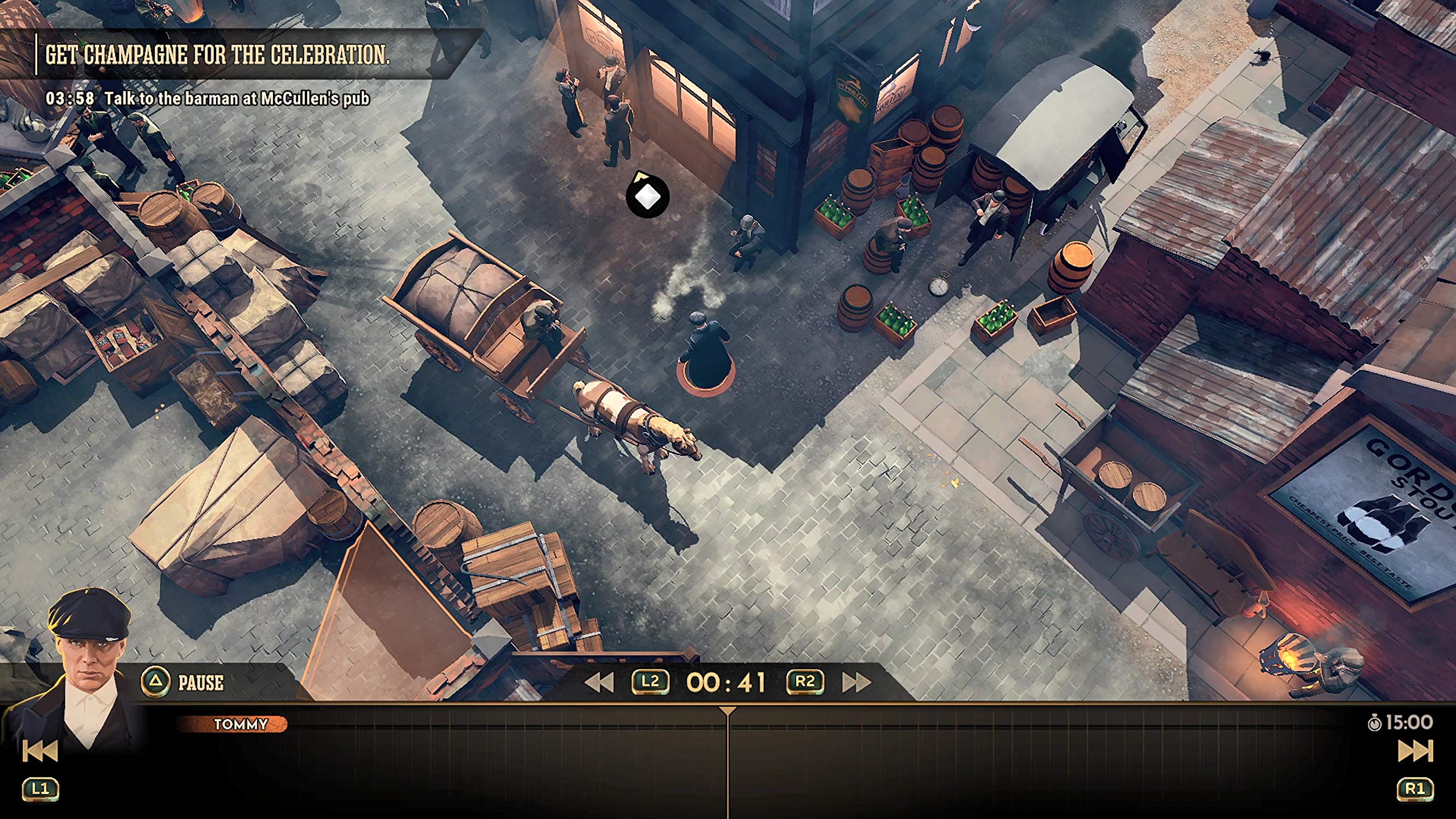The image size is (1456, 819).
Task: Click the 00:41 replay timer display
Action: click(x=726, y=684)
